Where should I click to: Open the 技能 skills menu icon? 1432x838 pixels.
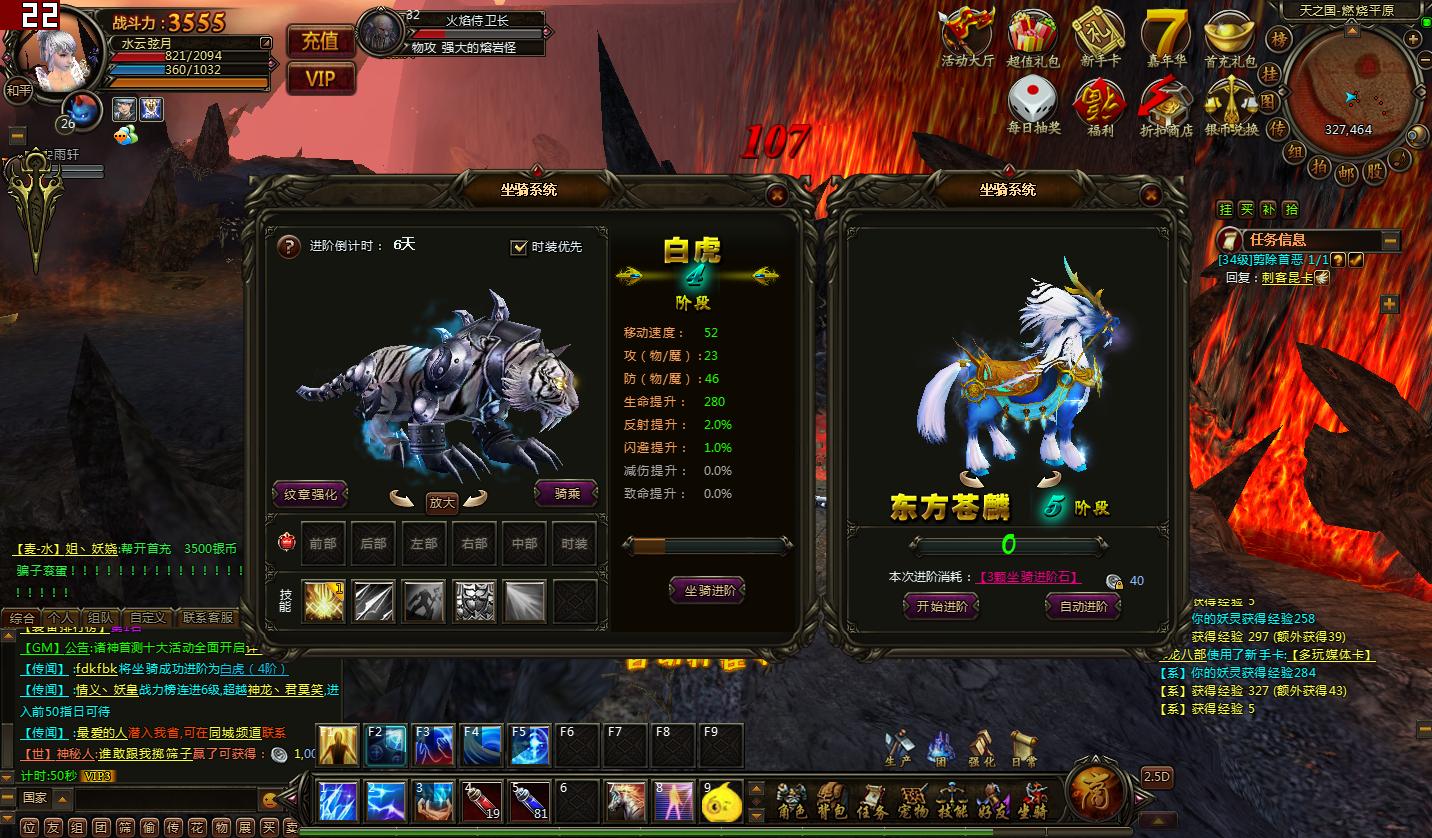951,800
